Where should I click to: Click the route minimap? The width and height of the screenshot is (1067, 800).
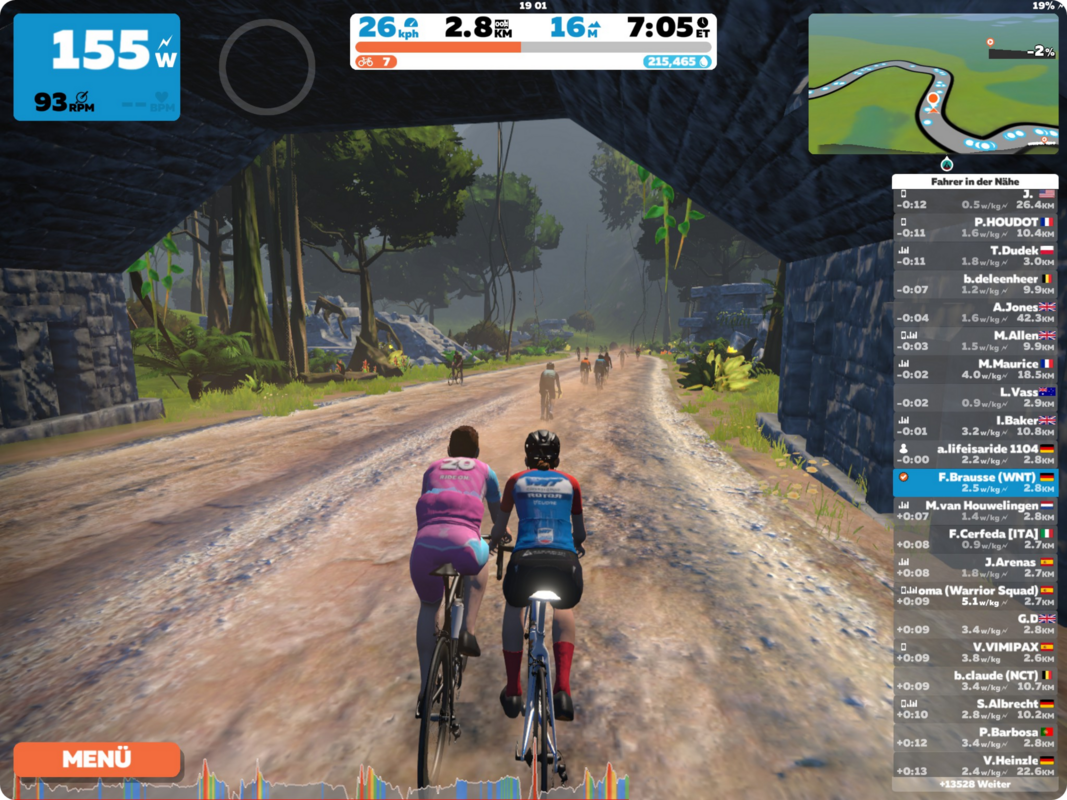[932, 84]
